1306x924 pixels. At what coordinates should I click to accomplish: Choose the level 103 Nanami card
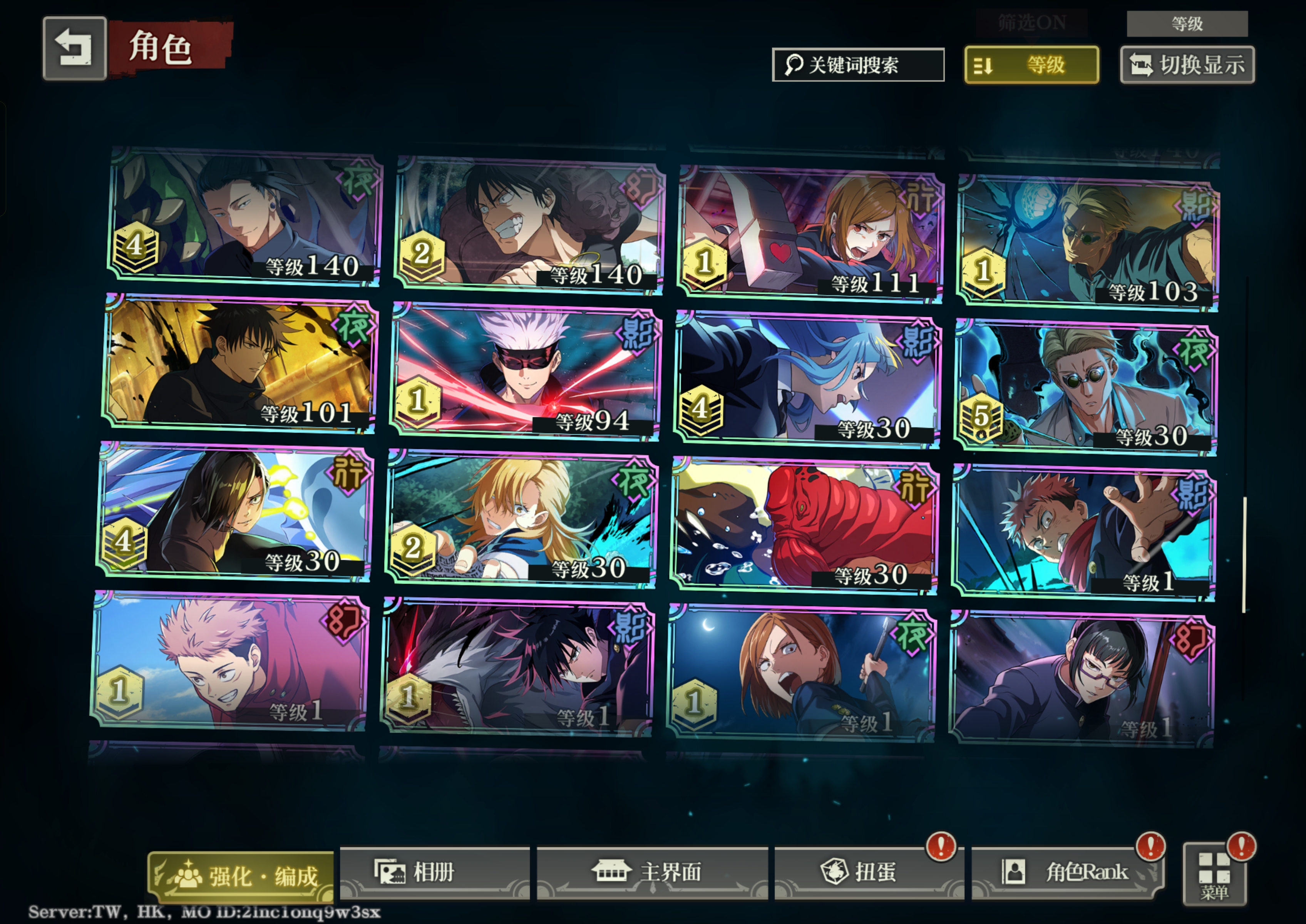click(x=1087, y=243)
